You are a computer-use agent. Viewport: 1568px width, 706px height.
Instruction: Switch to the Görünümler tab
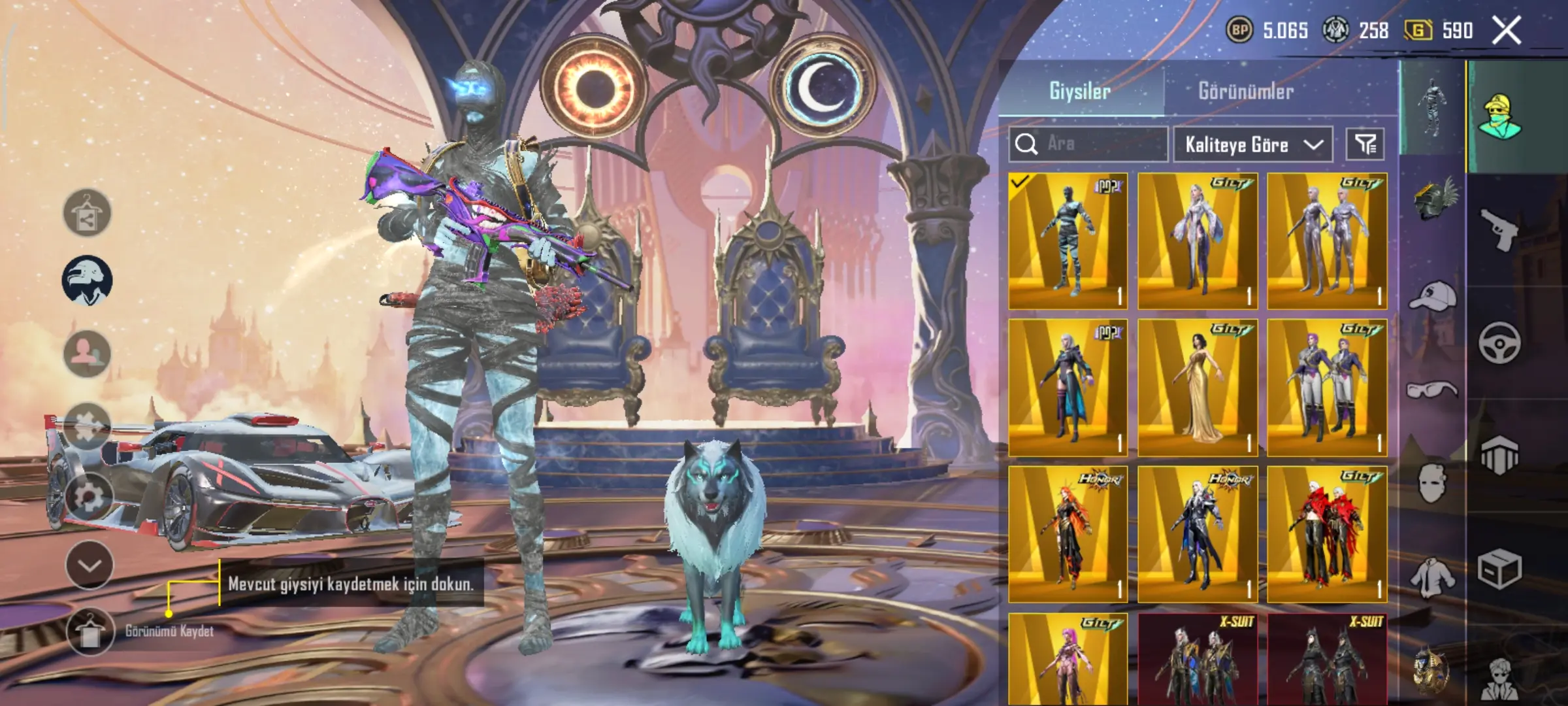tap(1245, 91)
